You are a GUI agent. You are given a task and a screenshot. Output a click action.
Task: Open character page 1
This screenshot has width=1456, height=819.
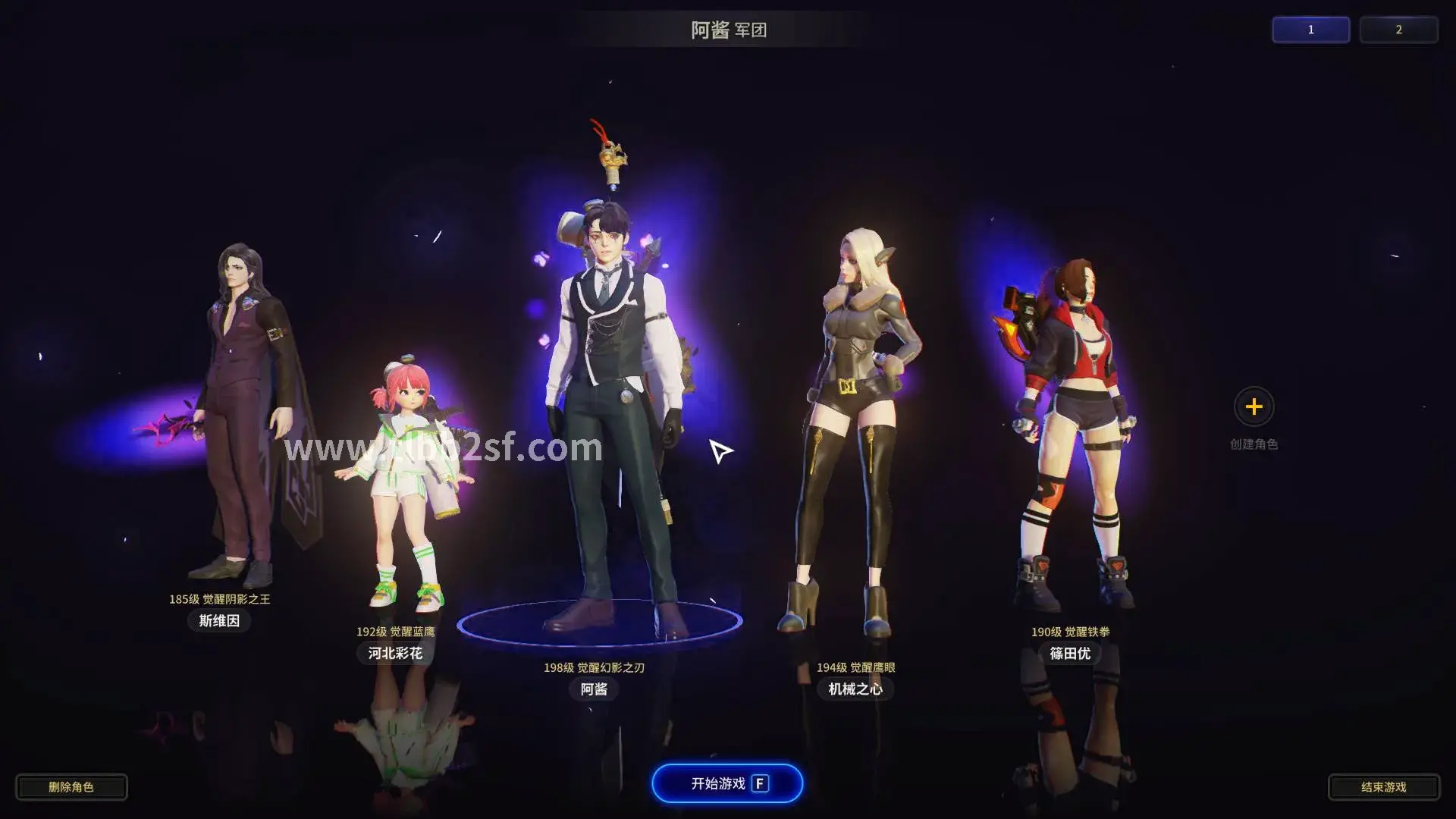tap(1310, 30)
